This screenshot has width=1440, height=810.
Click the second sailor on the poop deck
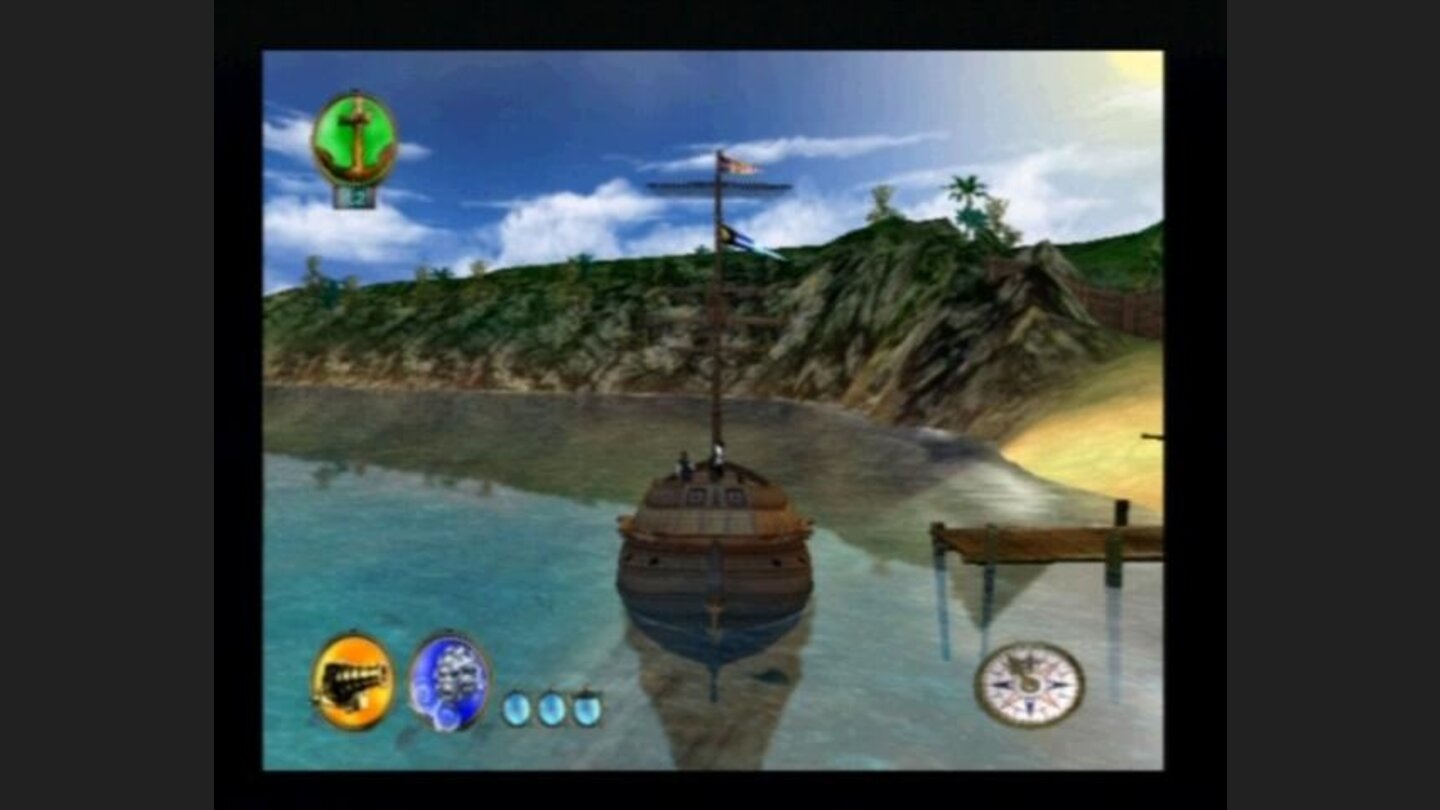[x=717, y=455]
